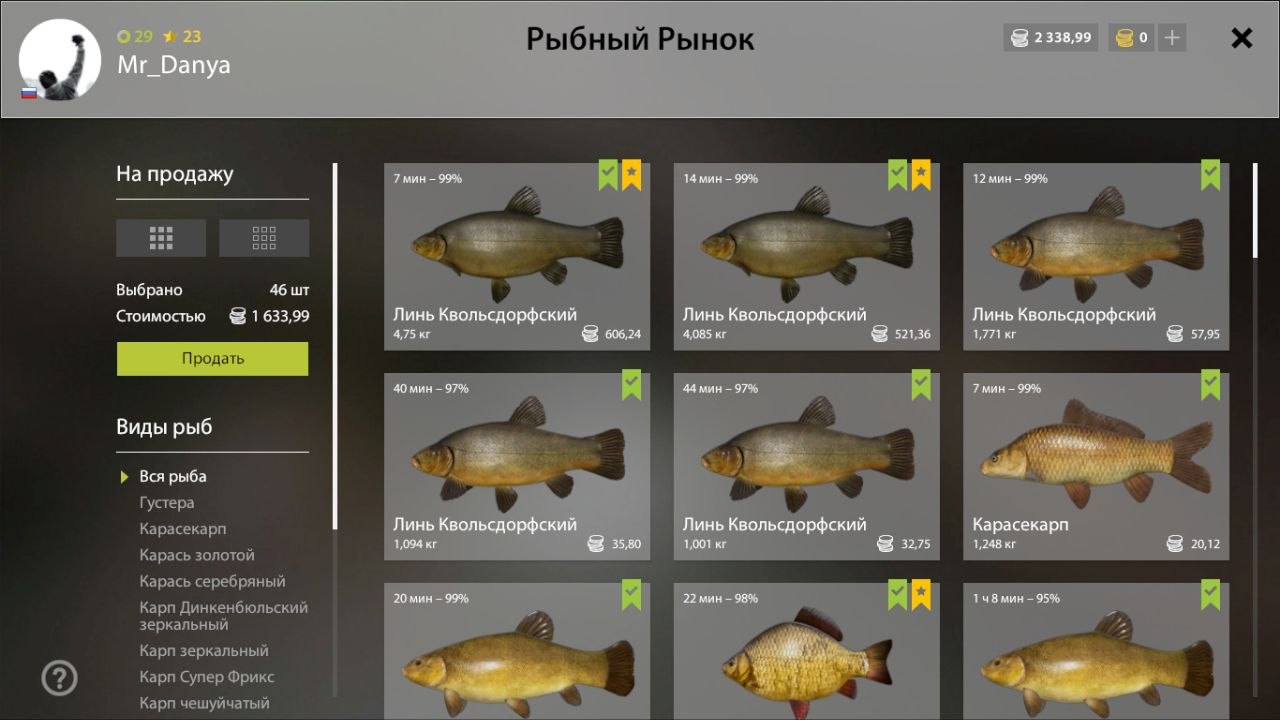Unselect the Карасекарп weighing 1,248 кг
The height and width of the screenshot is (720, 1280).
click(x=1211, y=384)
